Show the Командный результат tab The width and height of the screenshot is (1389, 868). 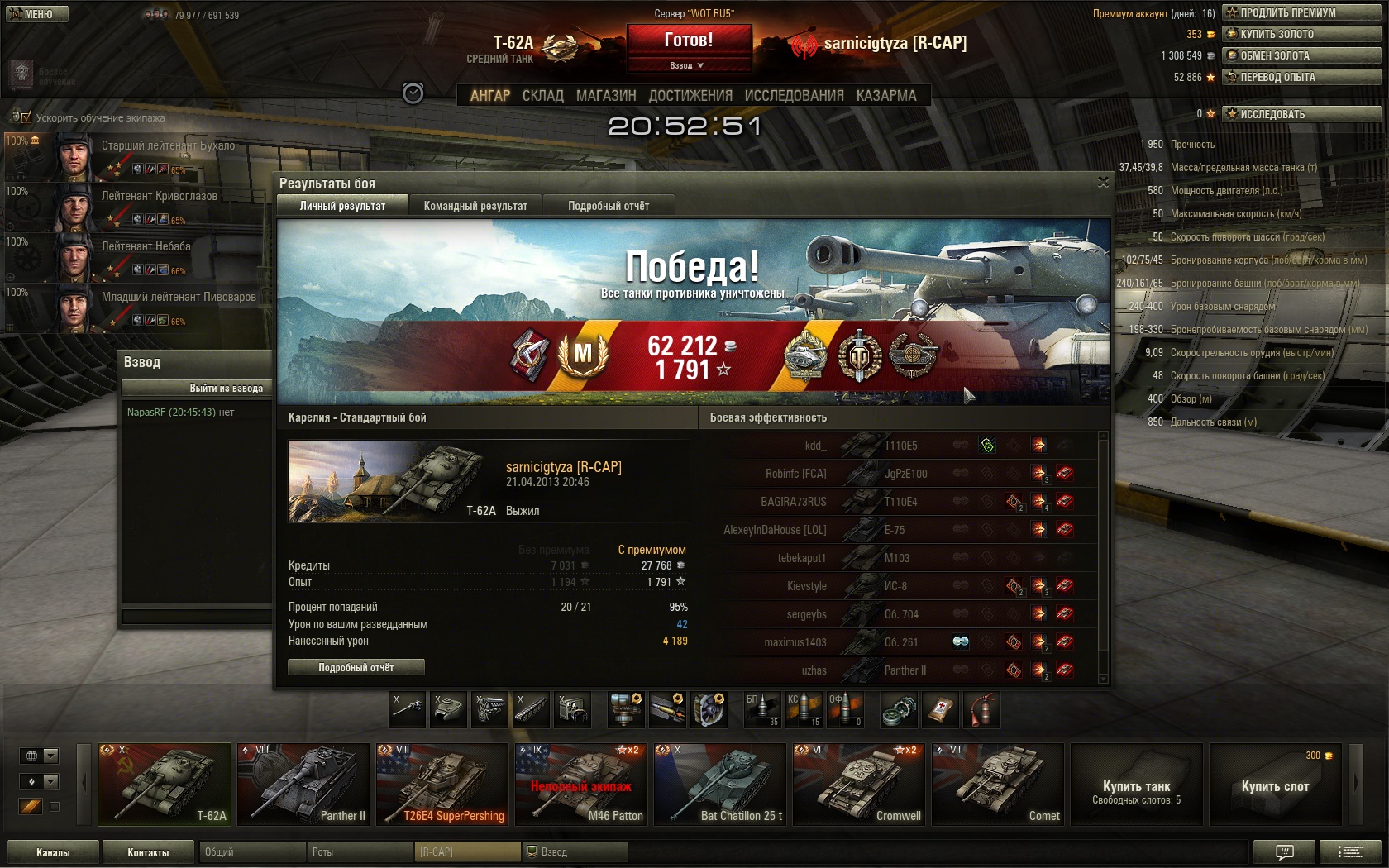pyautogui.click(x=475, y=206)
